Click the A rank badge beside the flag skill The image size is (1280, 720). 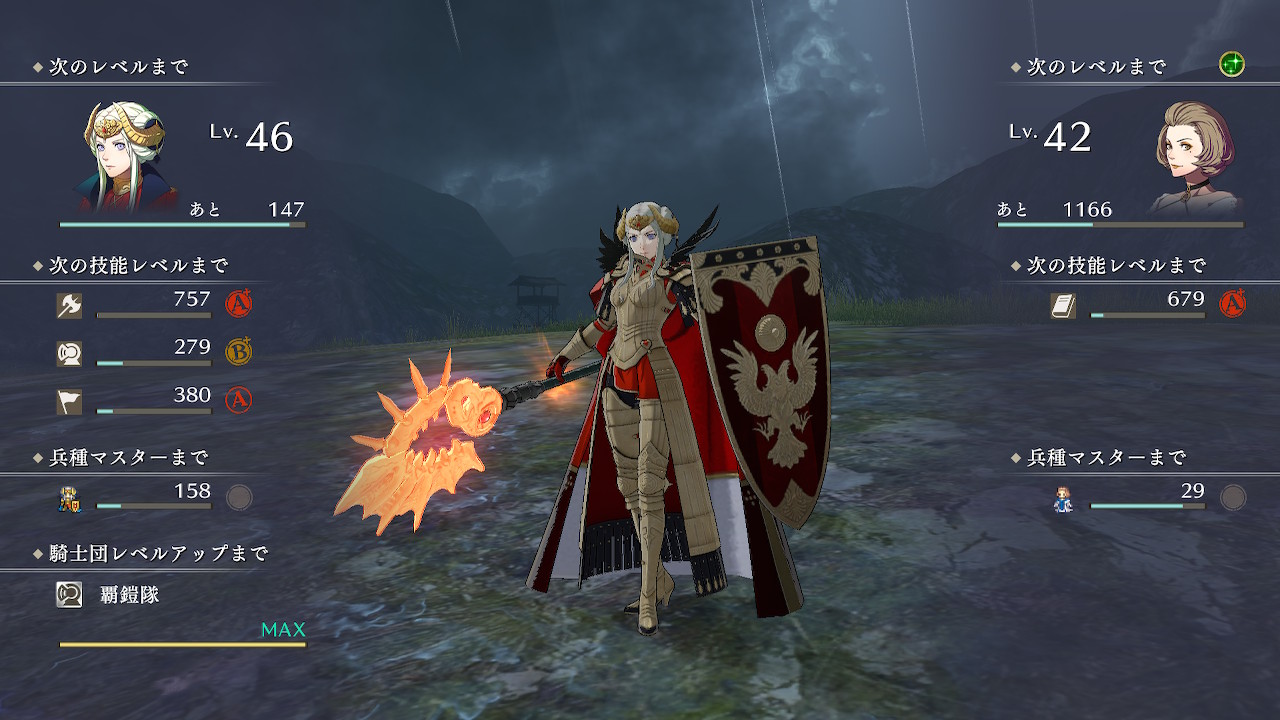click(239, 400)
